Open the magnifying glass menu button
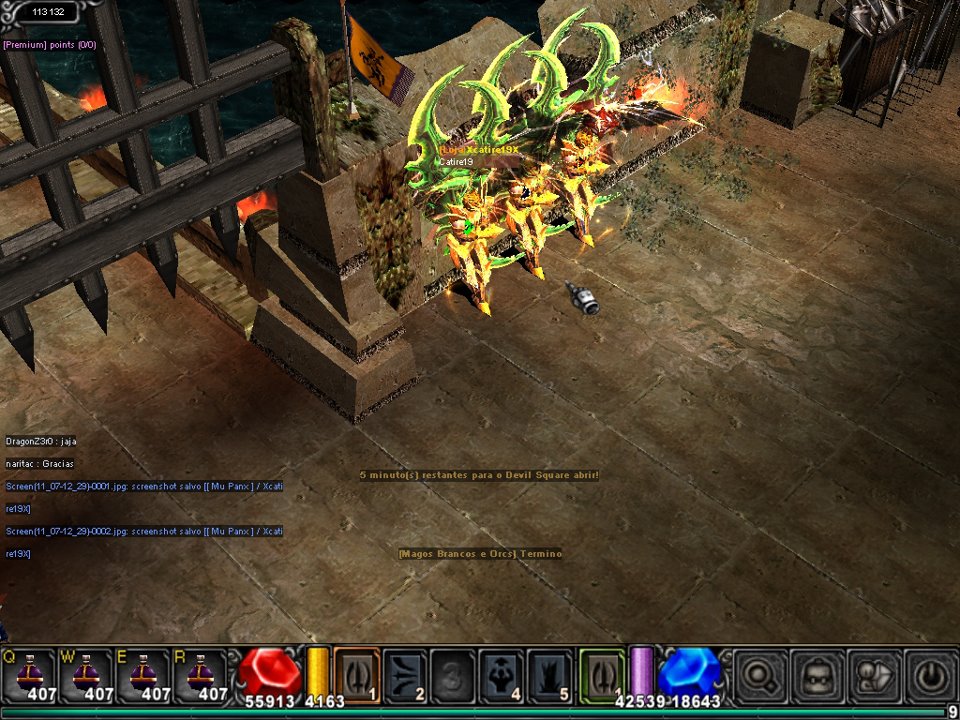 (759, 675)
